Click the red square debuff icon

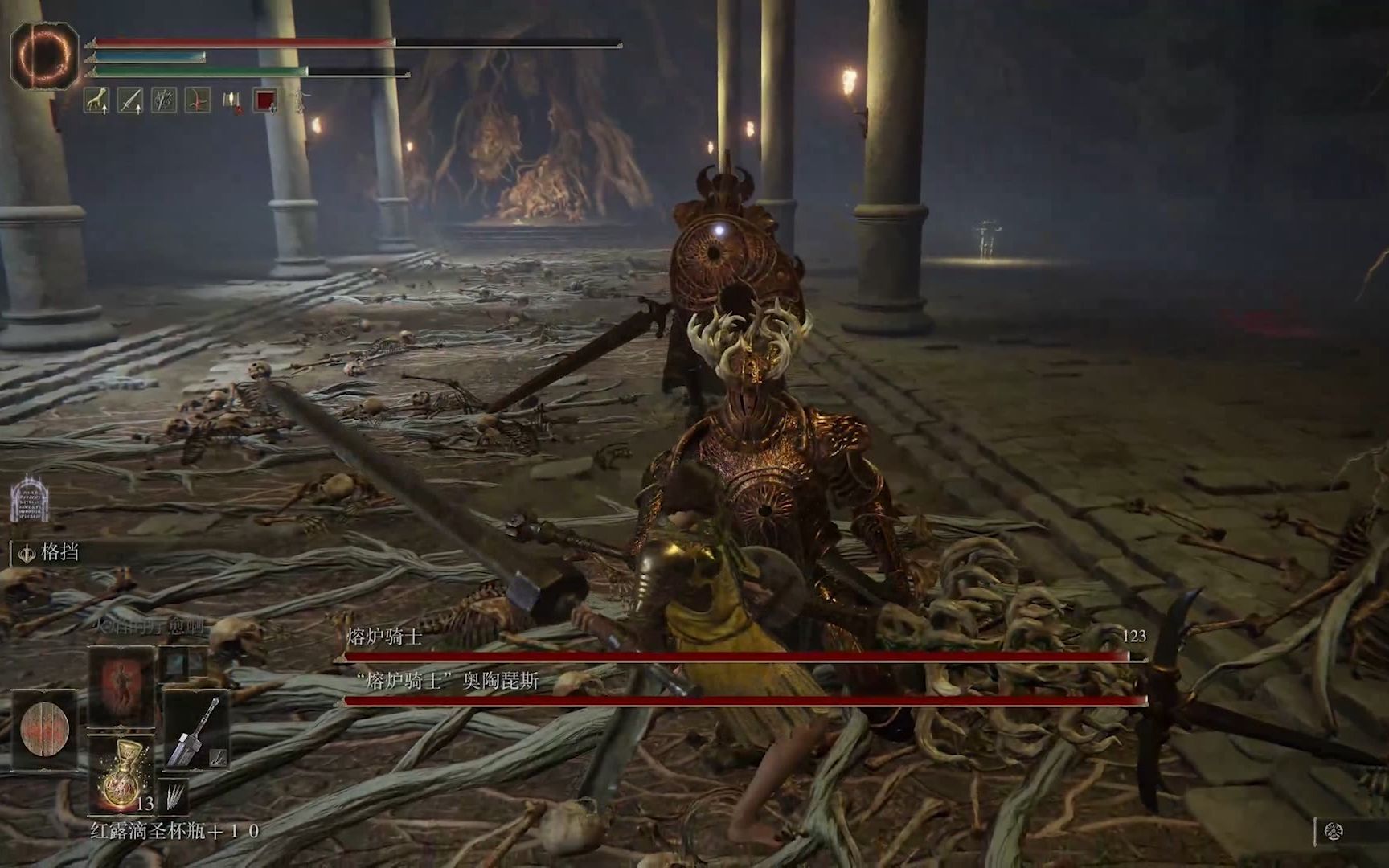coord(266,100)
